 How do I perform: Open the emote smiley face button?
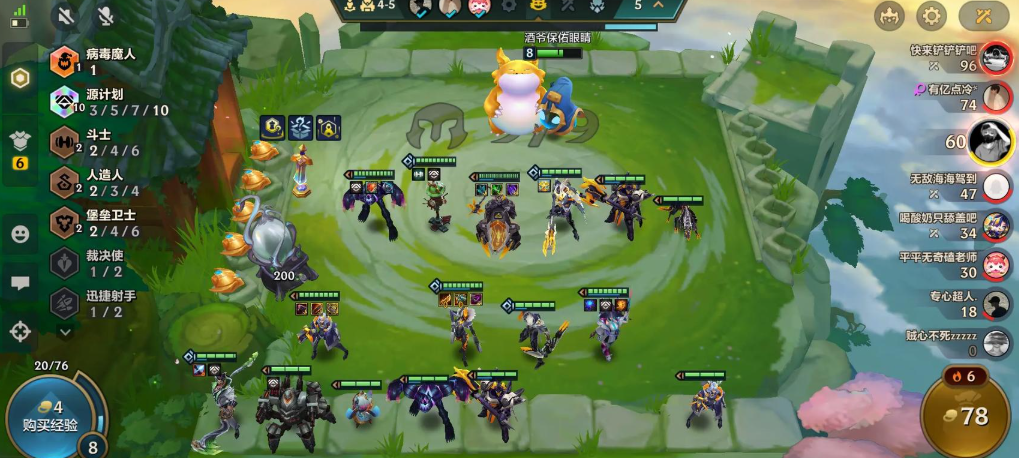pos(20,234)
